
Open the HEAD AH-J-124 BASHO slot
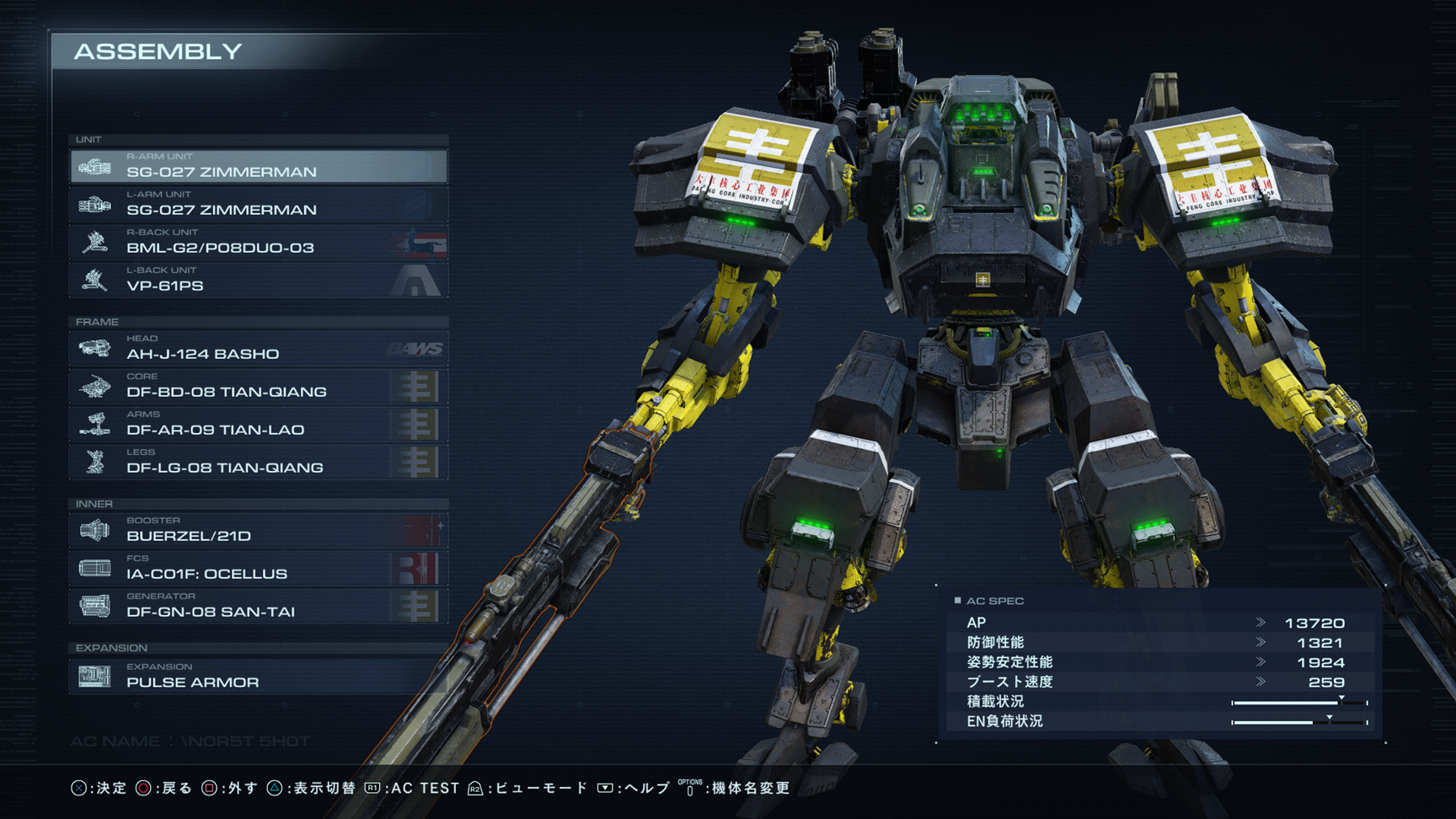pos(258,348)
